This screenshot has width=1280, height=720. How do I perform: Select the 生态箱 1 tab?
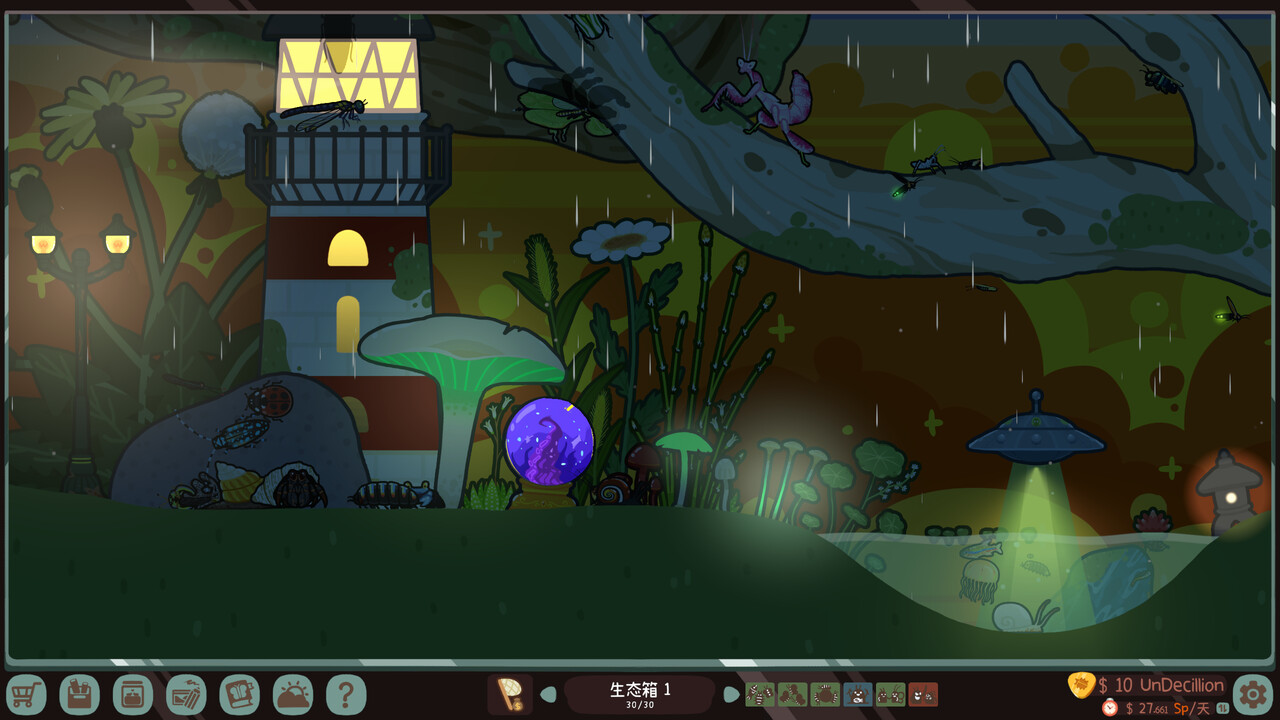(638, 690)
